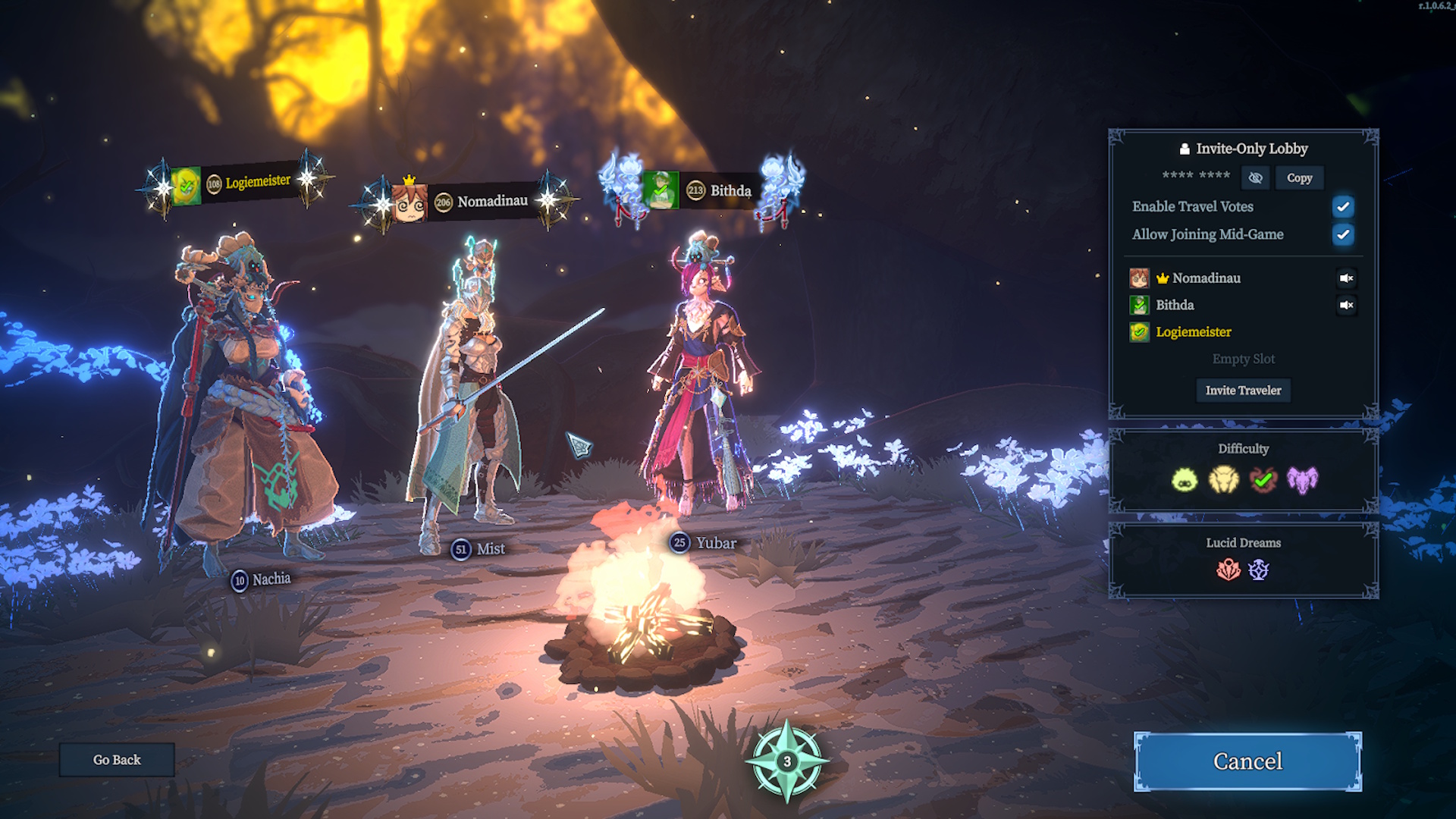Image resolution: width=1456 pixels, height=819 pixels.
Task: Unmute Nomadinau's voice in the player list
Action: click(x=1346, y=278)
